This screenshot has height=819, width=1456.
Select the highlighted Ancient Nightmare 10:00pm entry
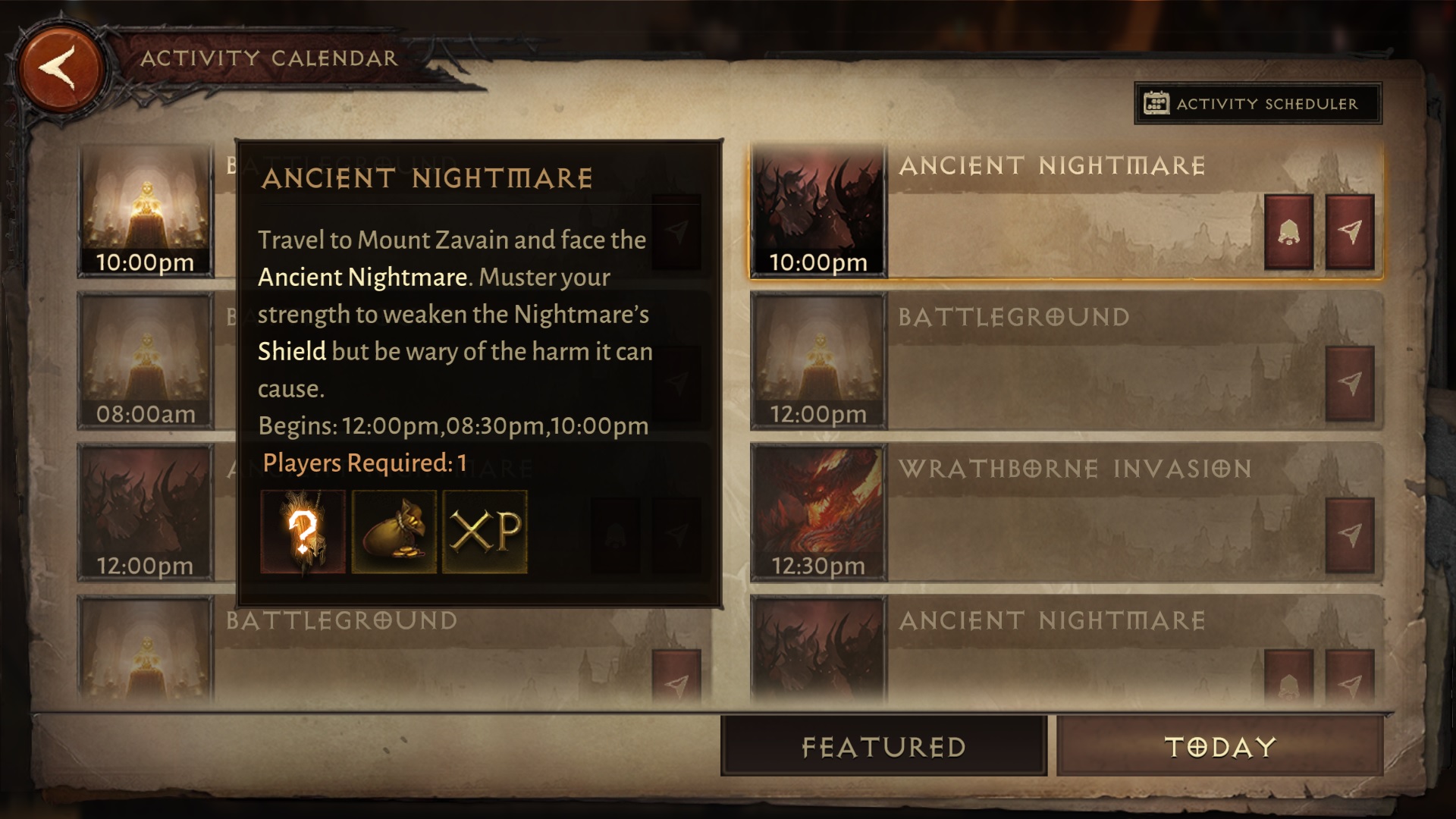[x=1062, y=211]
